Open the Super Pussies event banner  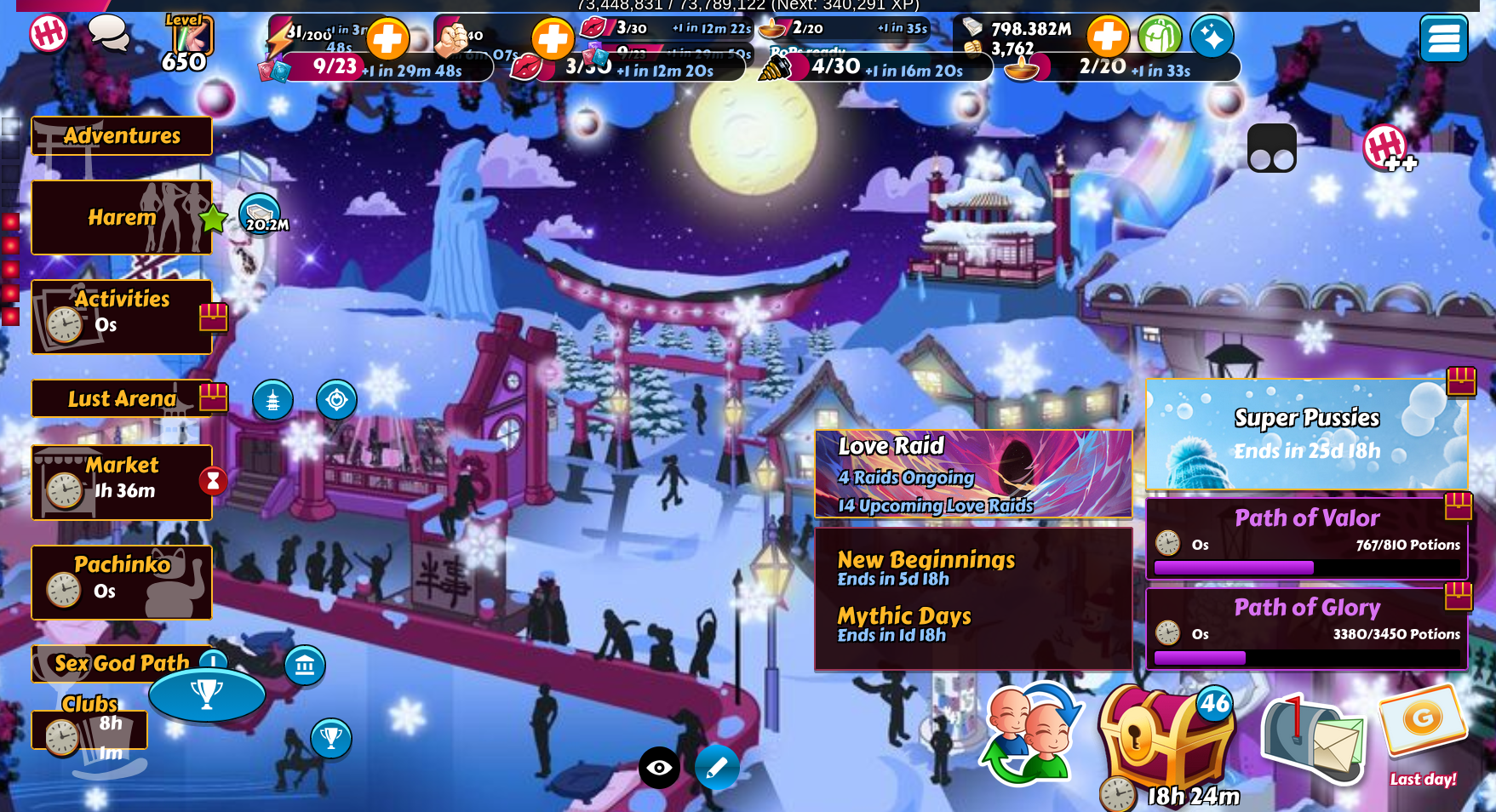pos(1307,434)
